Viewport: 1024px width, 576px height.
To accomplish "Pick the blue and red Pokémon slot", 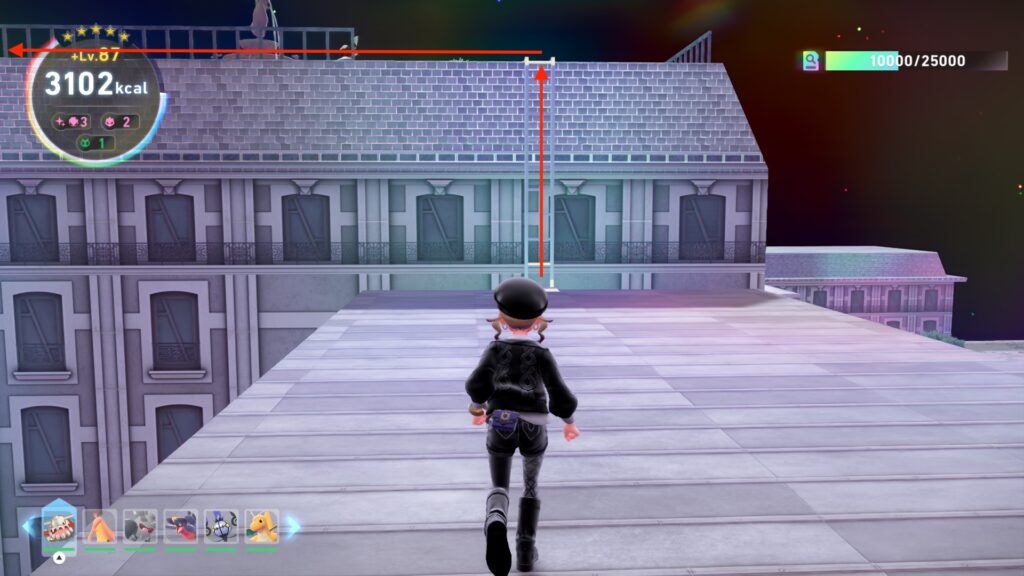I will click(181, 527).
